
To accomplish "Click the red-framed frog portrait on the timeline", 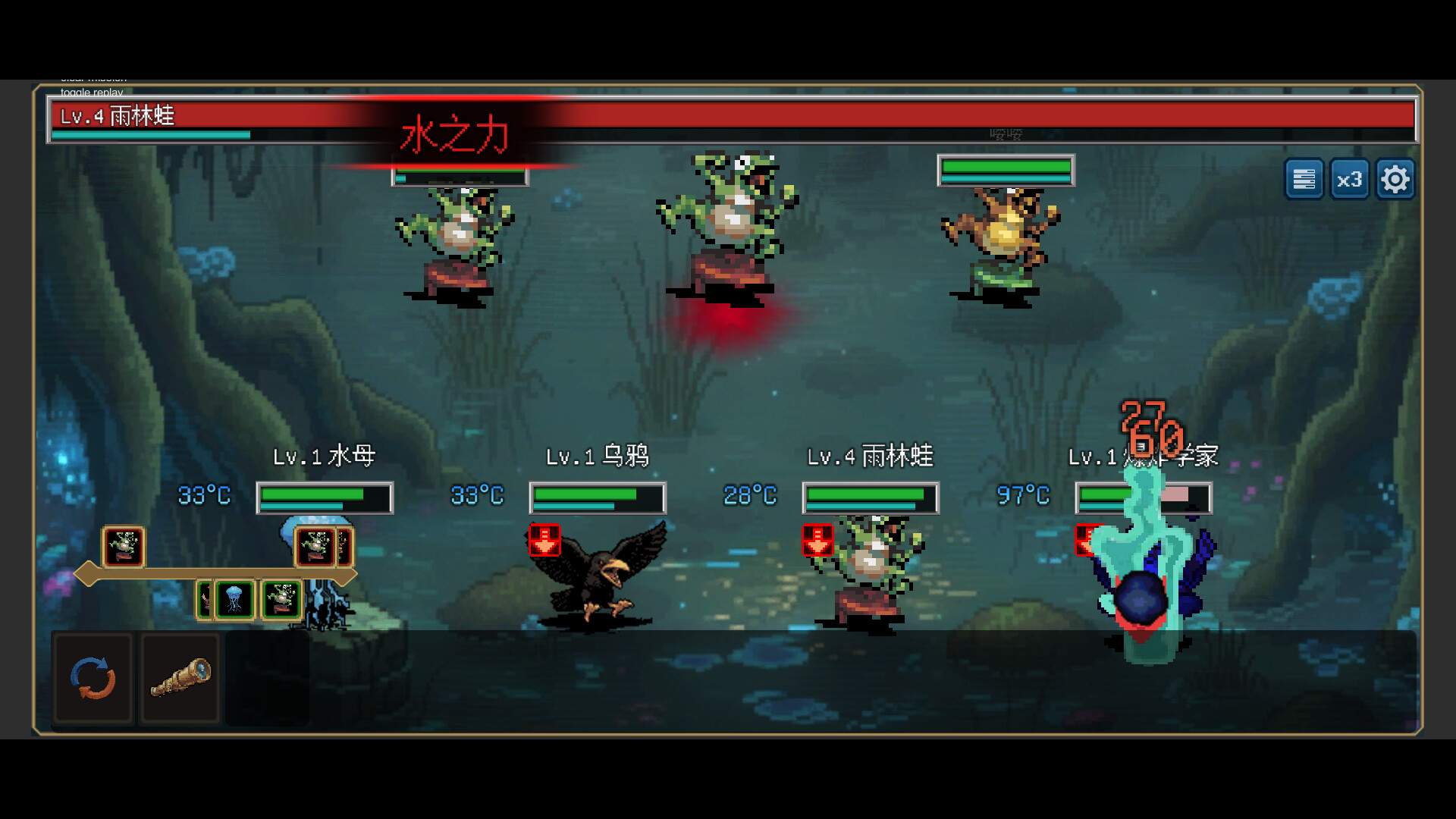I will point(124,547).
